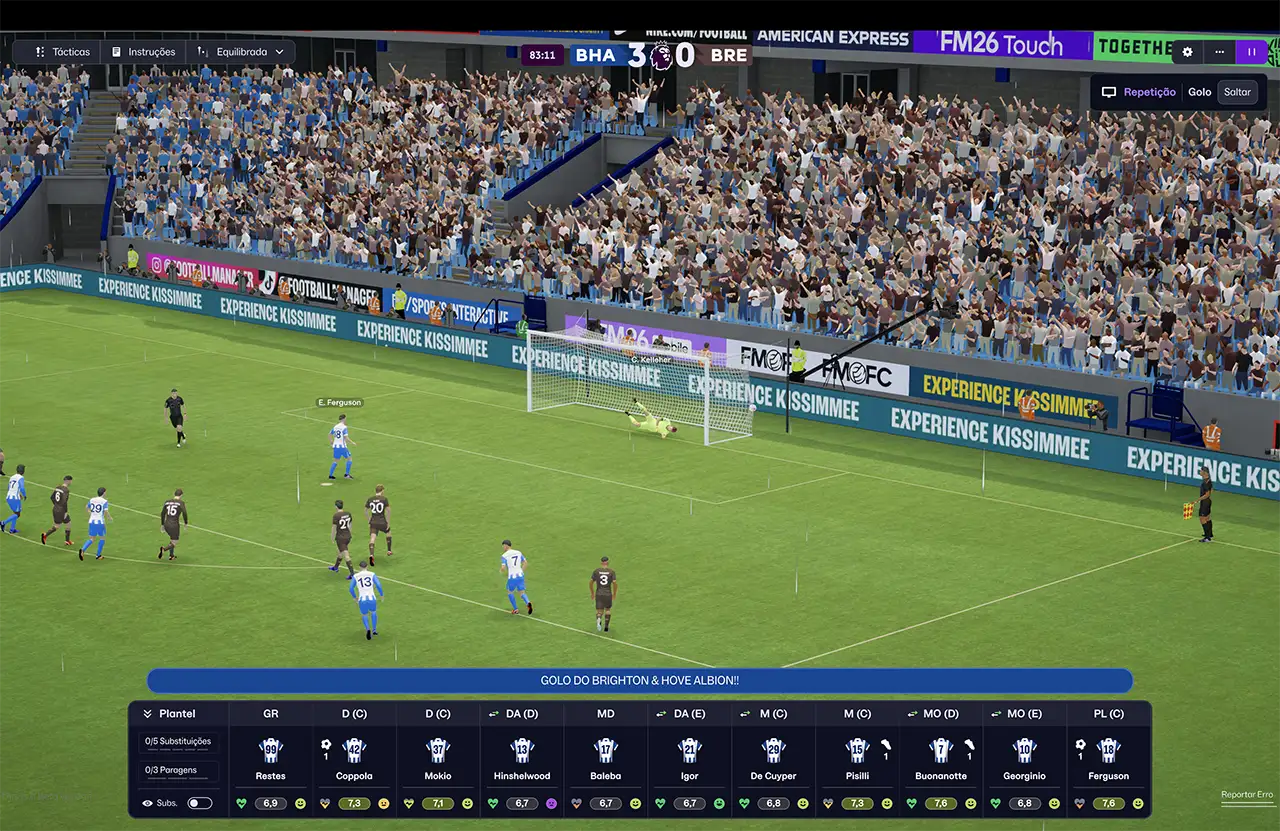Screen dimensions: 1280x831
Task: Click the Brighton & Hove Albion goal banner
Action: click(640, 681)
